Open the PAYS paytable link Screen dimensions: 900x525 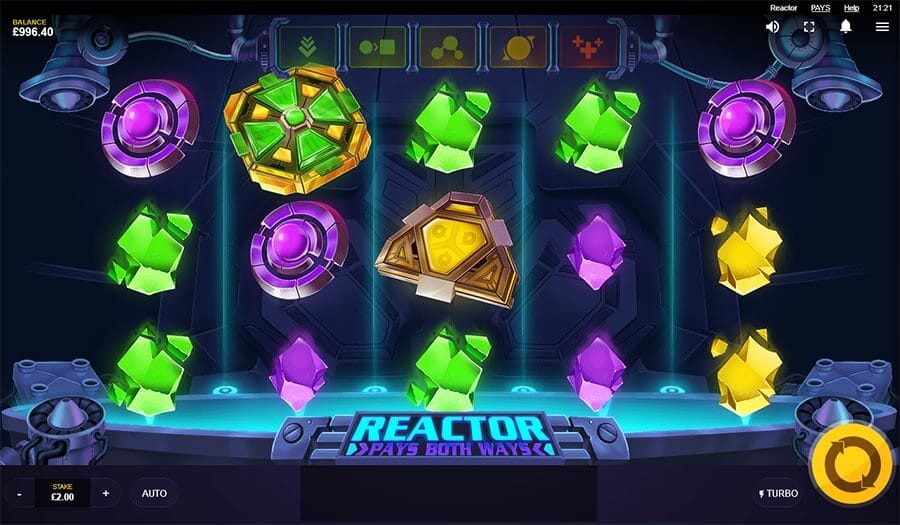(x=820, y=8)
